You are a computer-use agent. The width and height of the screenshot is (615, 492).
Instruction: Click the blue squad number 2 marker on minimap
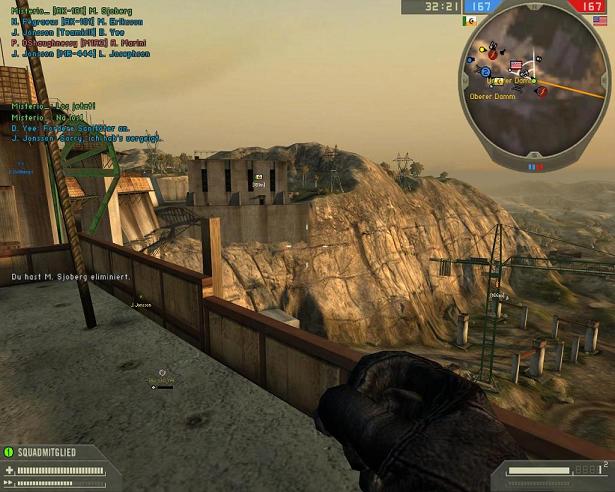485,72
